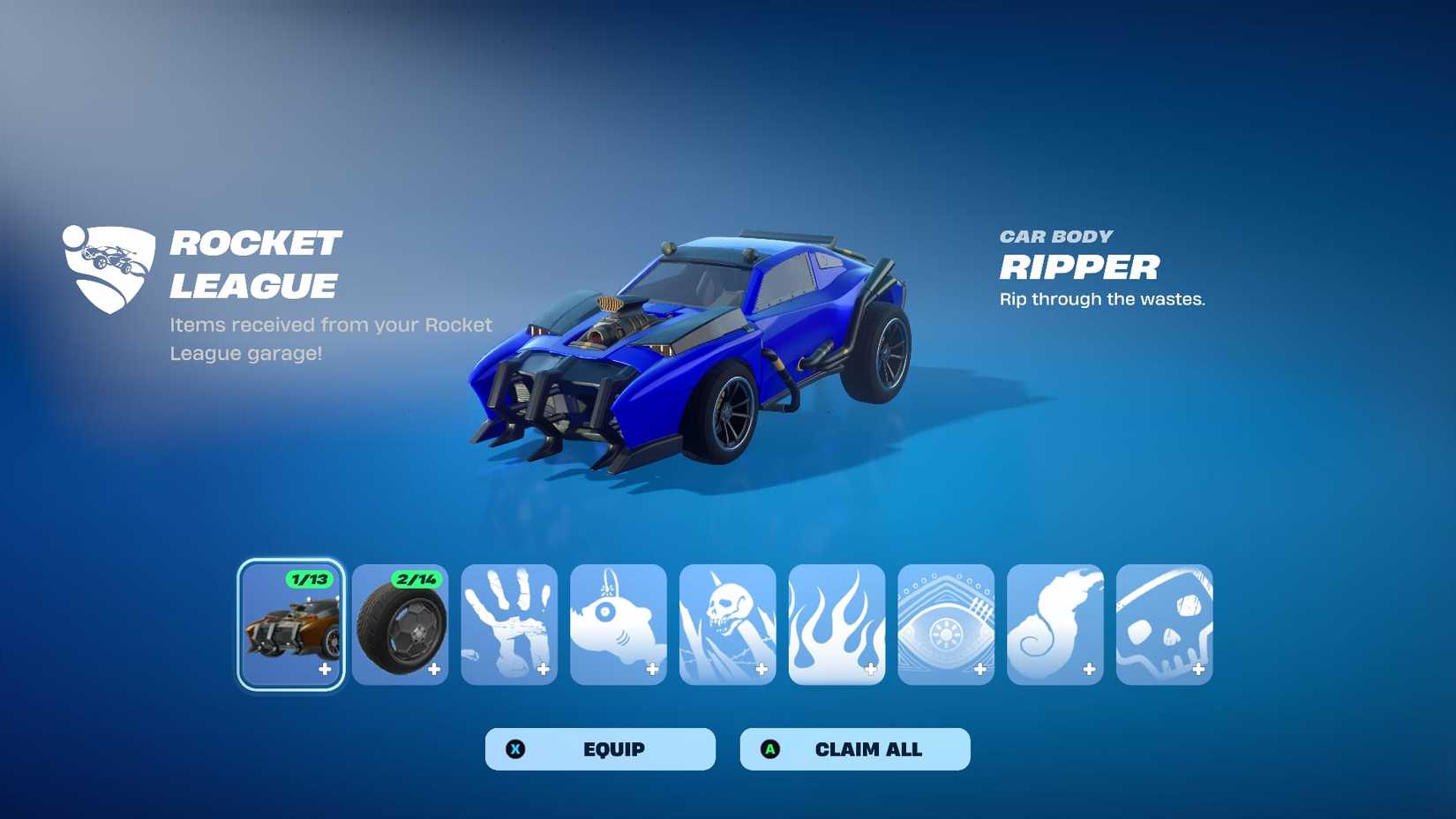Select the skull spray on the far right
Image resolution: width=1456 pixels, height=819 pixels.
pyautogui.click(x=1165, y=624)
